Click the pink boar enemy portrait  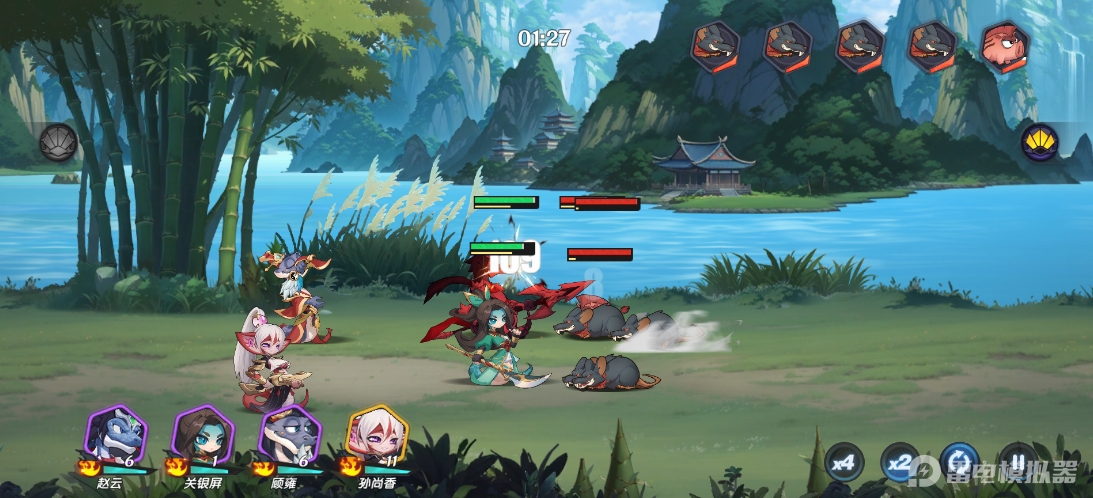click(1005, 46)
